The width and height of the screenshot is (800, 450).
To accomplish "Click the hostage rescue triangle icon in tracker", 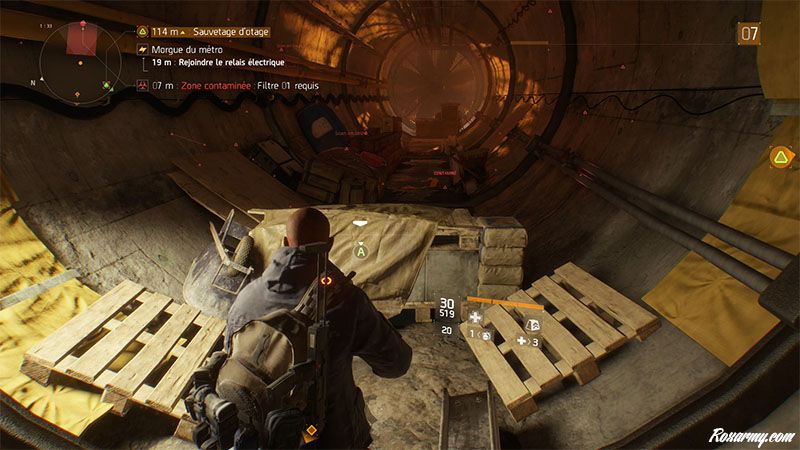I will (142, 31).
